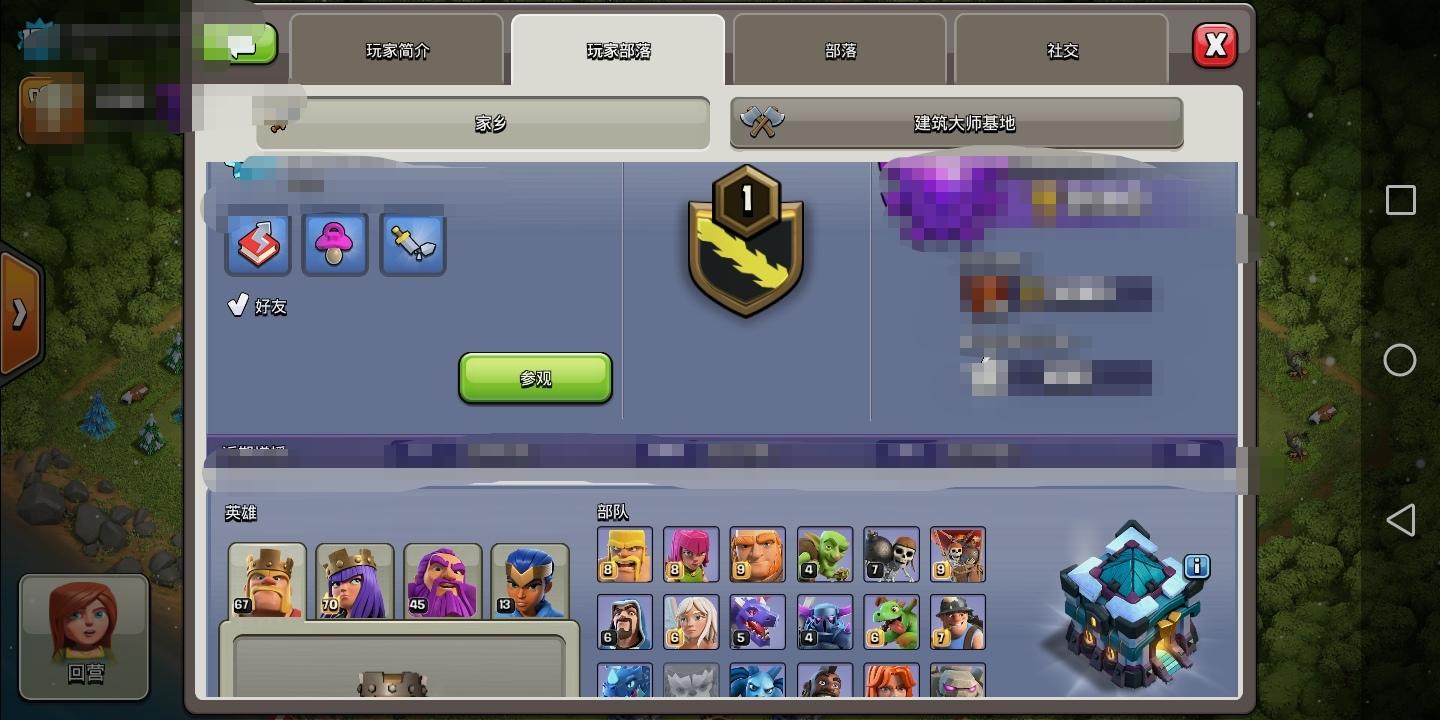Tap the 回营 return button

tap(84, 637)
